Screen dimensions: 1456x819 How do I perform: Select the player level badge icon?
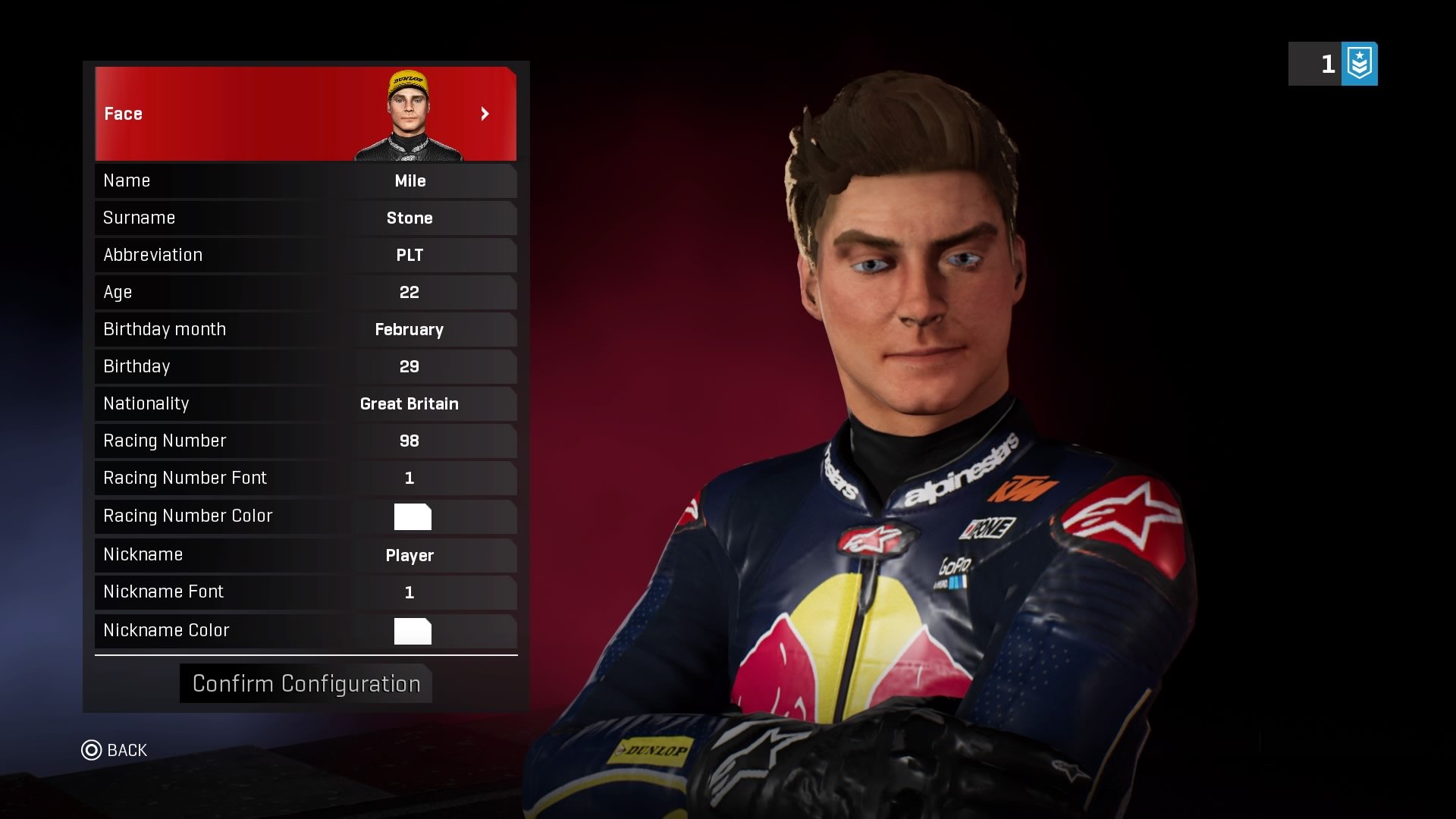[1360, 64]
